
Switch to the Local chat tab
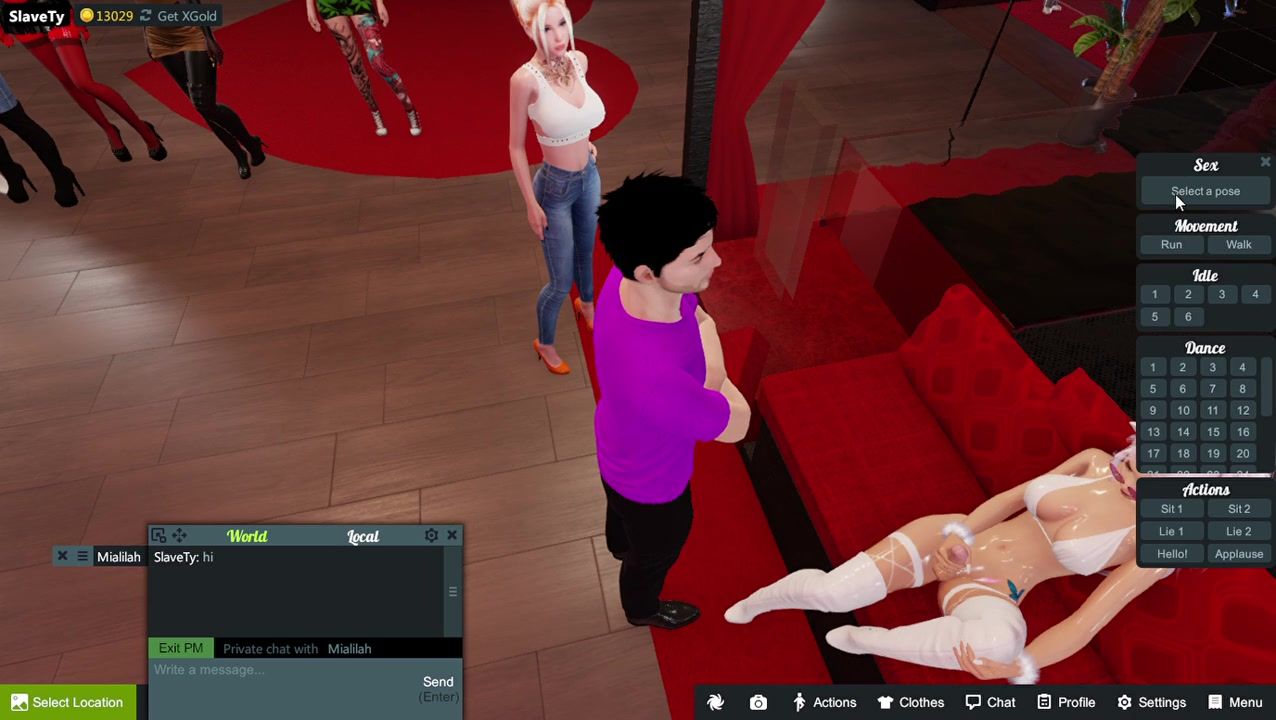coord(363,537)
